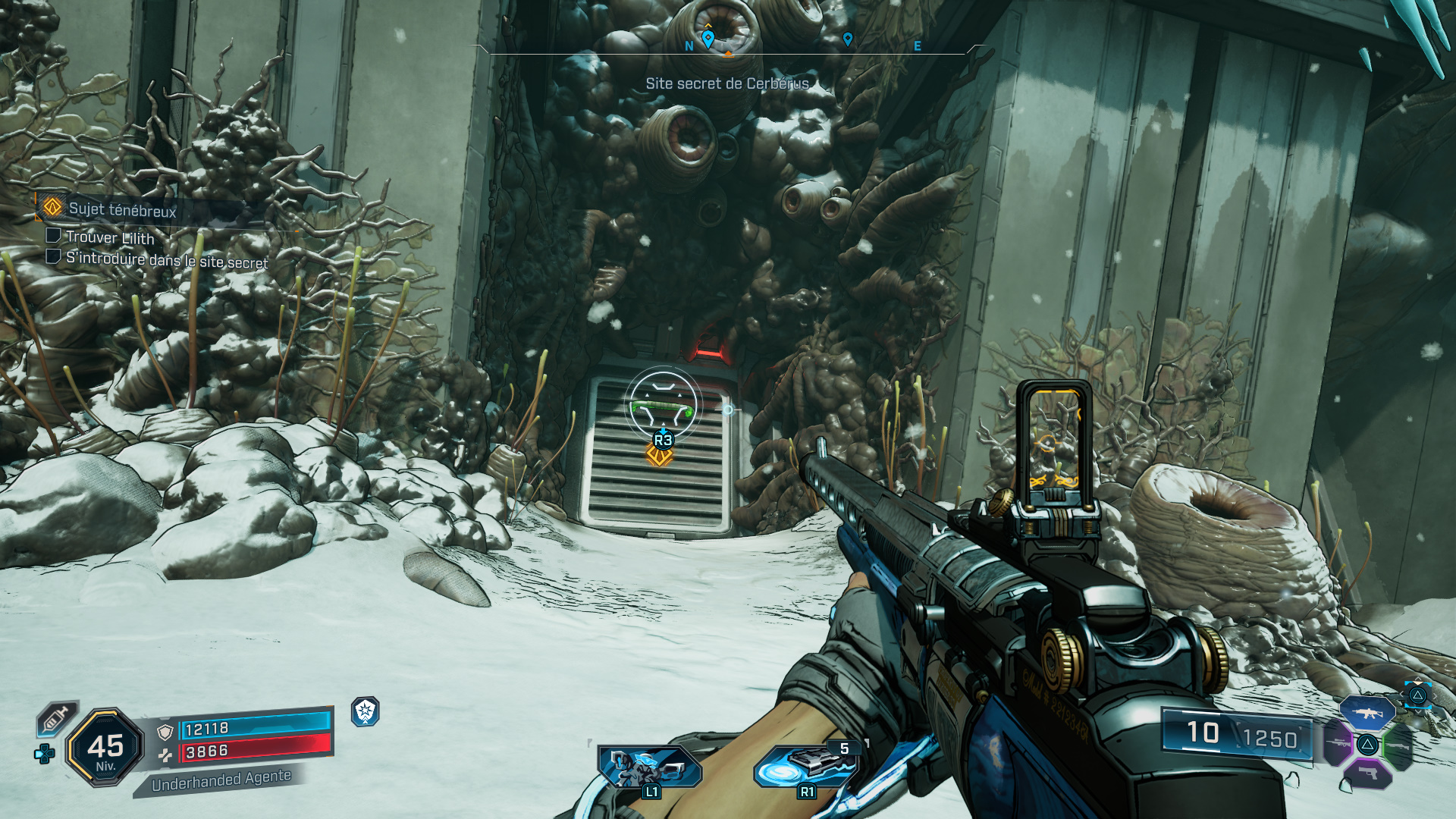Open the Sujet ténébreux quest tracker

tap(121, 209)
